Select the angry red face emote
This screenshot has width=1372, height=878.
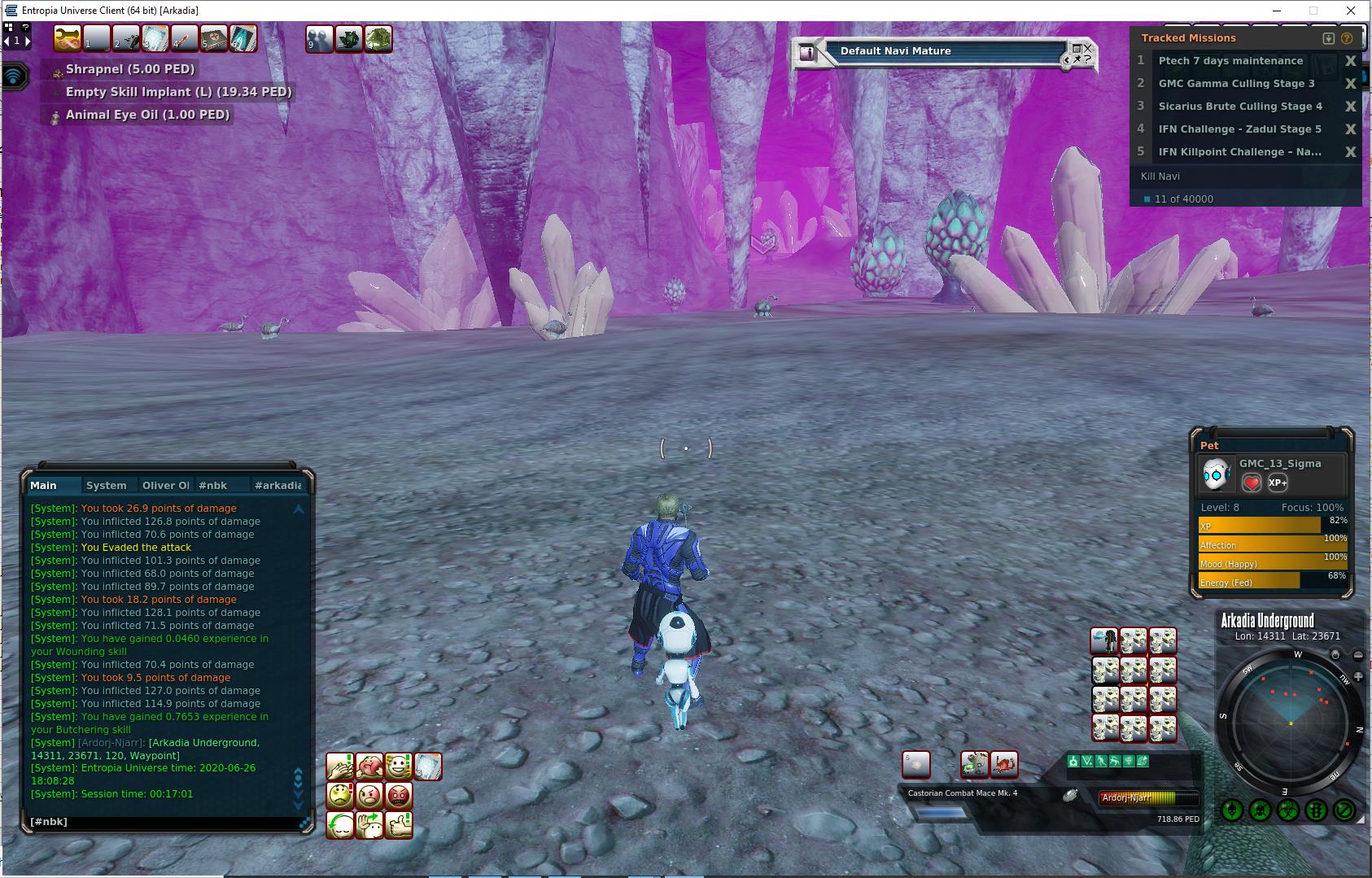(x=399, y=795)
